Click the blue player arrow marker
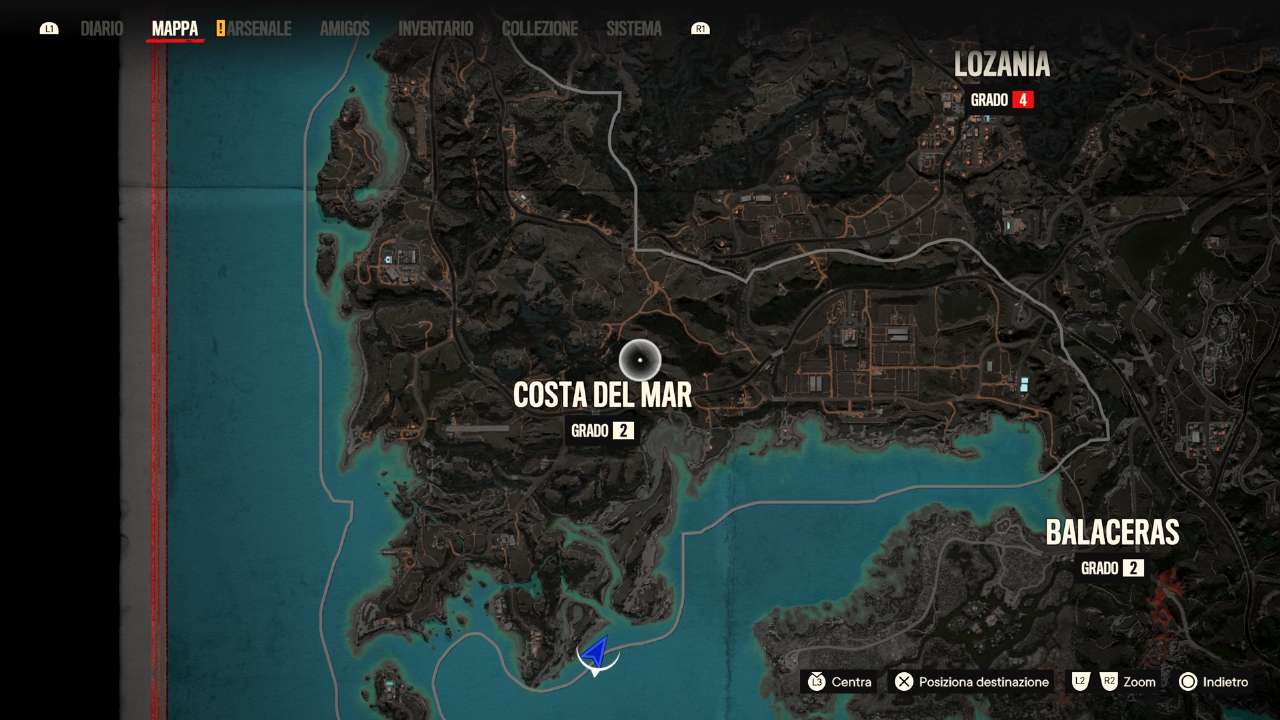Image resolution: width=1280 pixels, height=720 pixels. point(596,654)
